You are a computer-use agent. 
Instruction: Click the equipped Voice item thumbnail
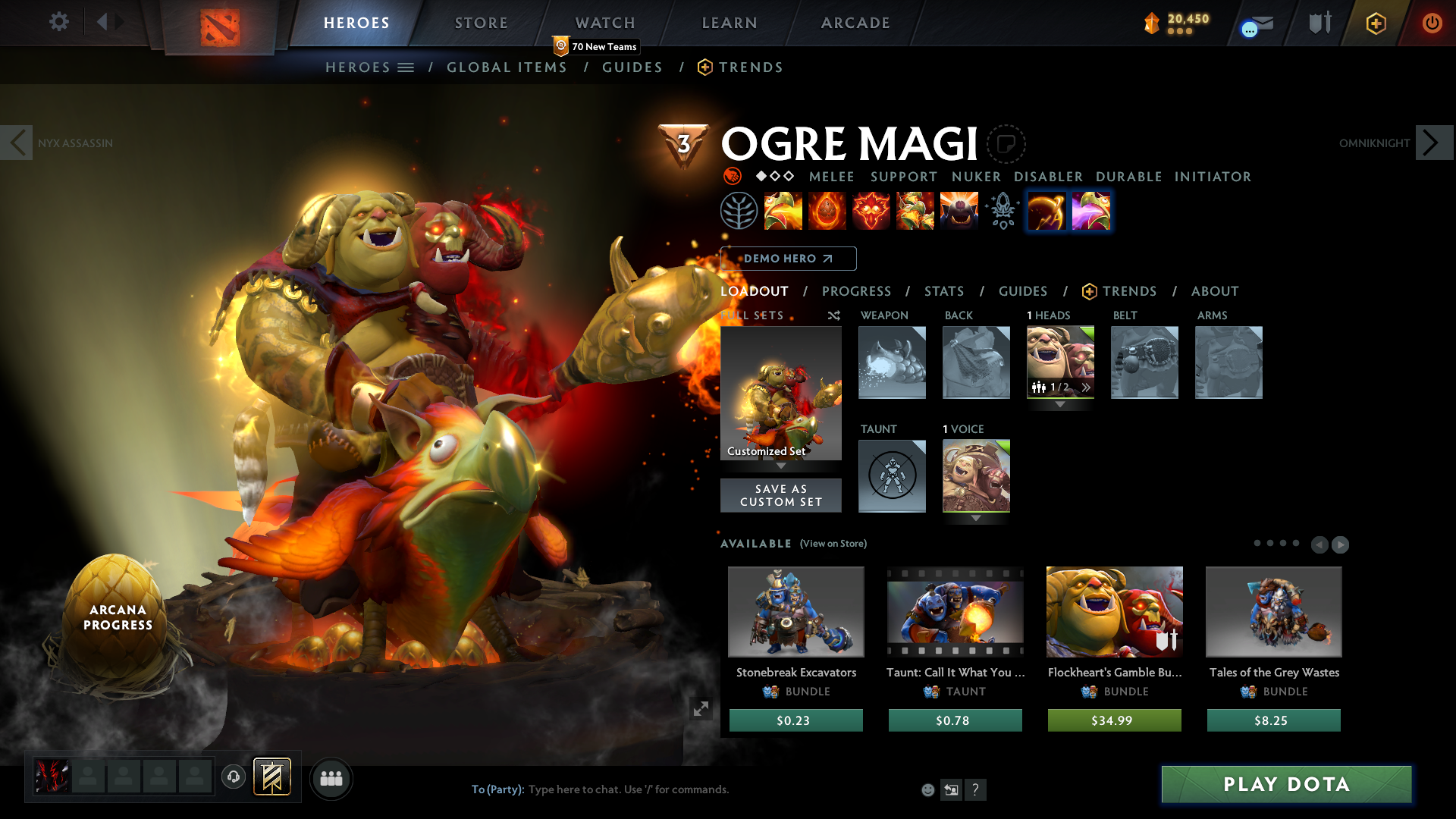pyautogui.click(x=976, y=475)
